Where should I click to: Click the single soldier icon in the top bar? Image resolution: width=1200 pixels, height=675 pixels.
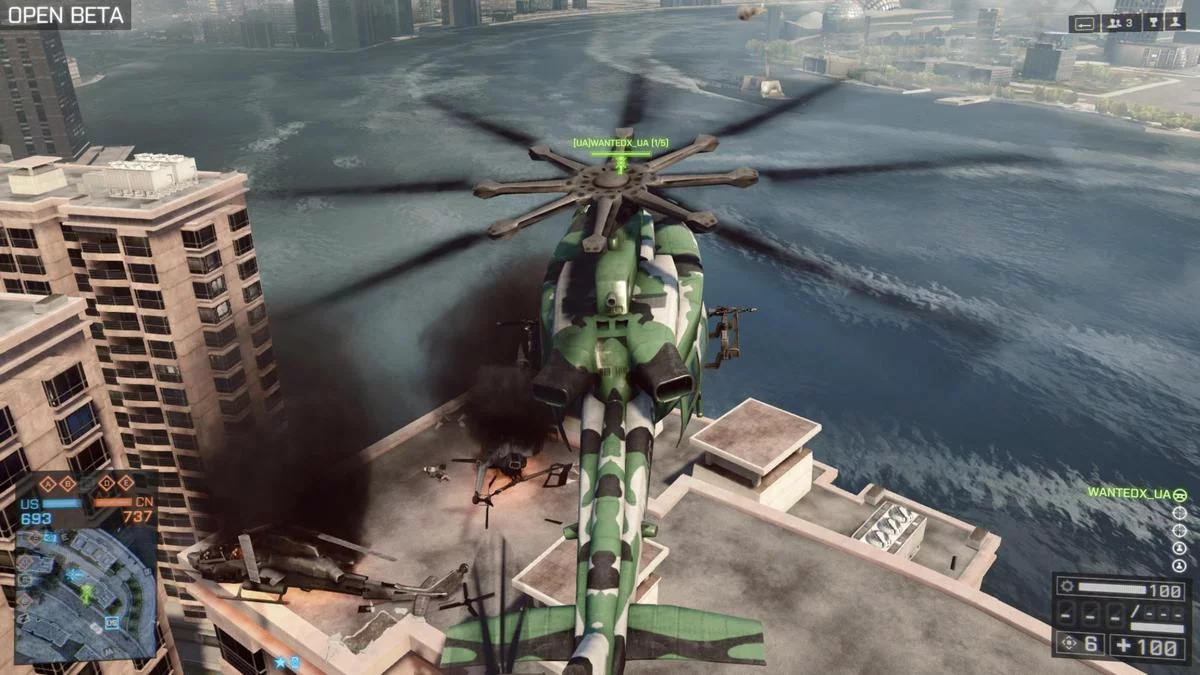(x=1174, y=23)
